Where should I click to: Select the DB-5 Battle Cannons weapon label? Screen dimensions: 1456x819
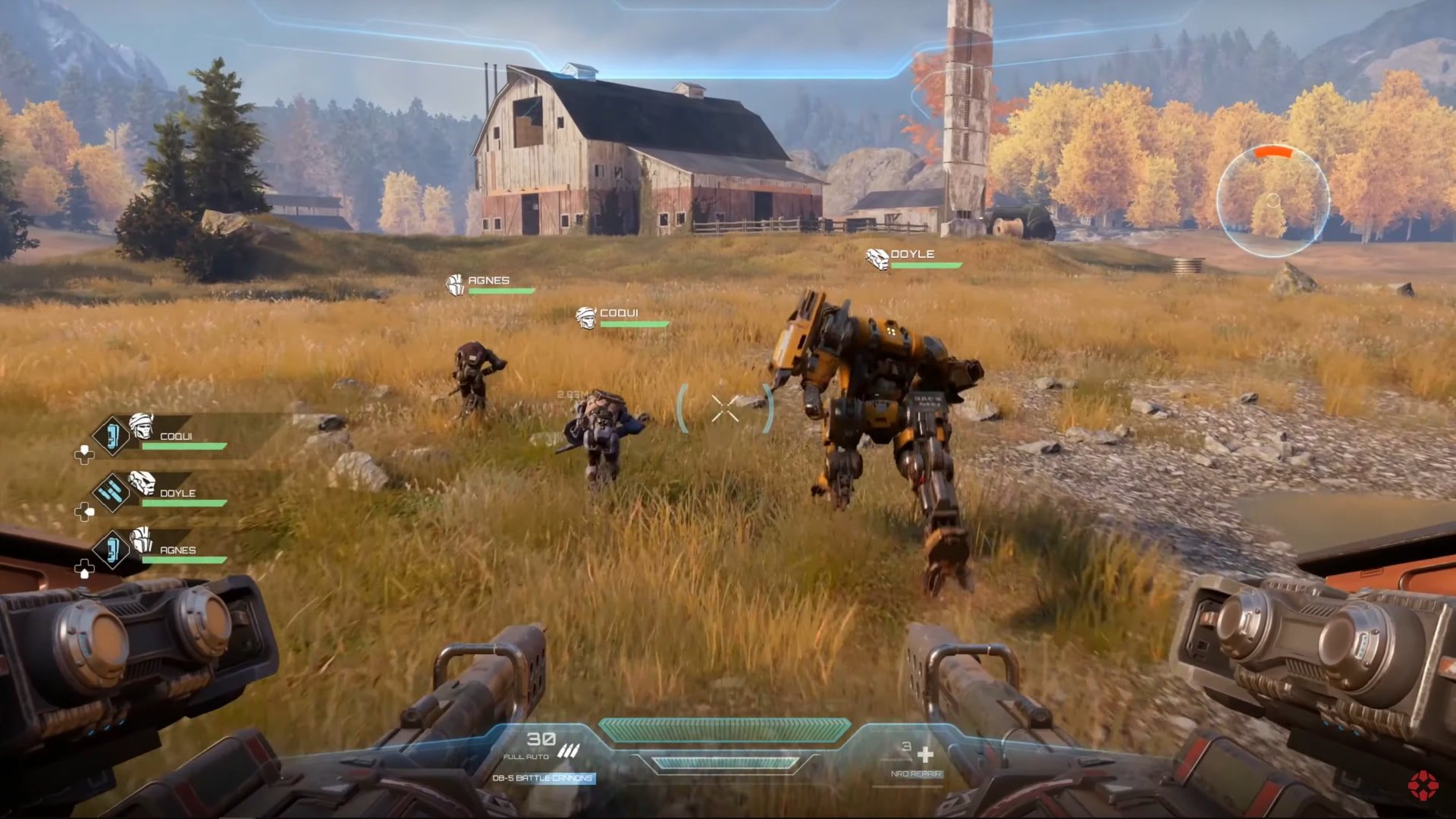[543, 778]
